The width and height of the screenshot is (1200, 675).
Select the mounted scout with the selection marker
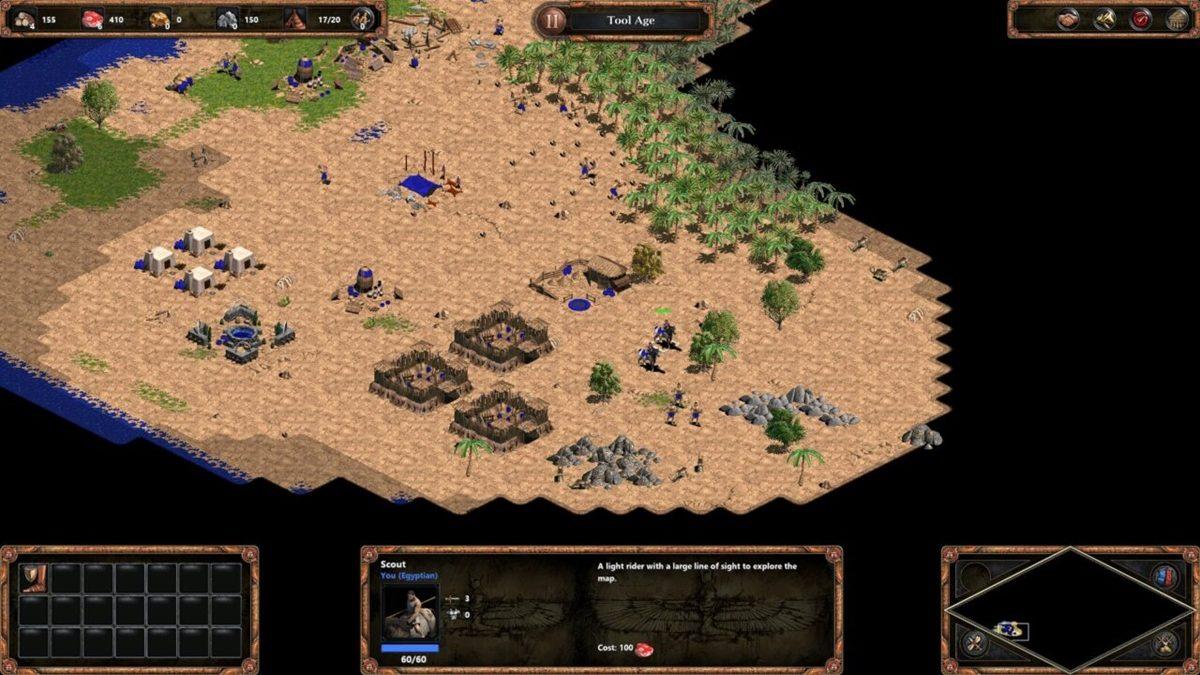(x=664, y=333)
